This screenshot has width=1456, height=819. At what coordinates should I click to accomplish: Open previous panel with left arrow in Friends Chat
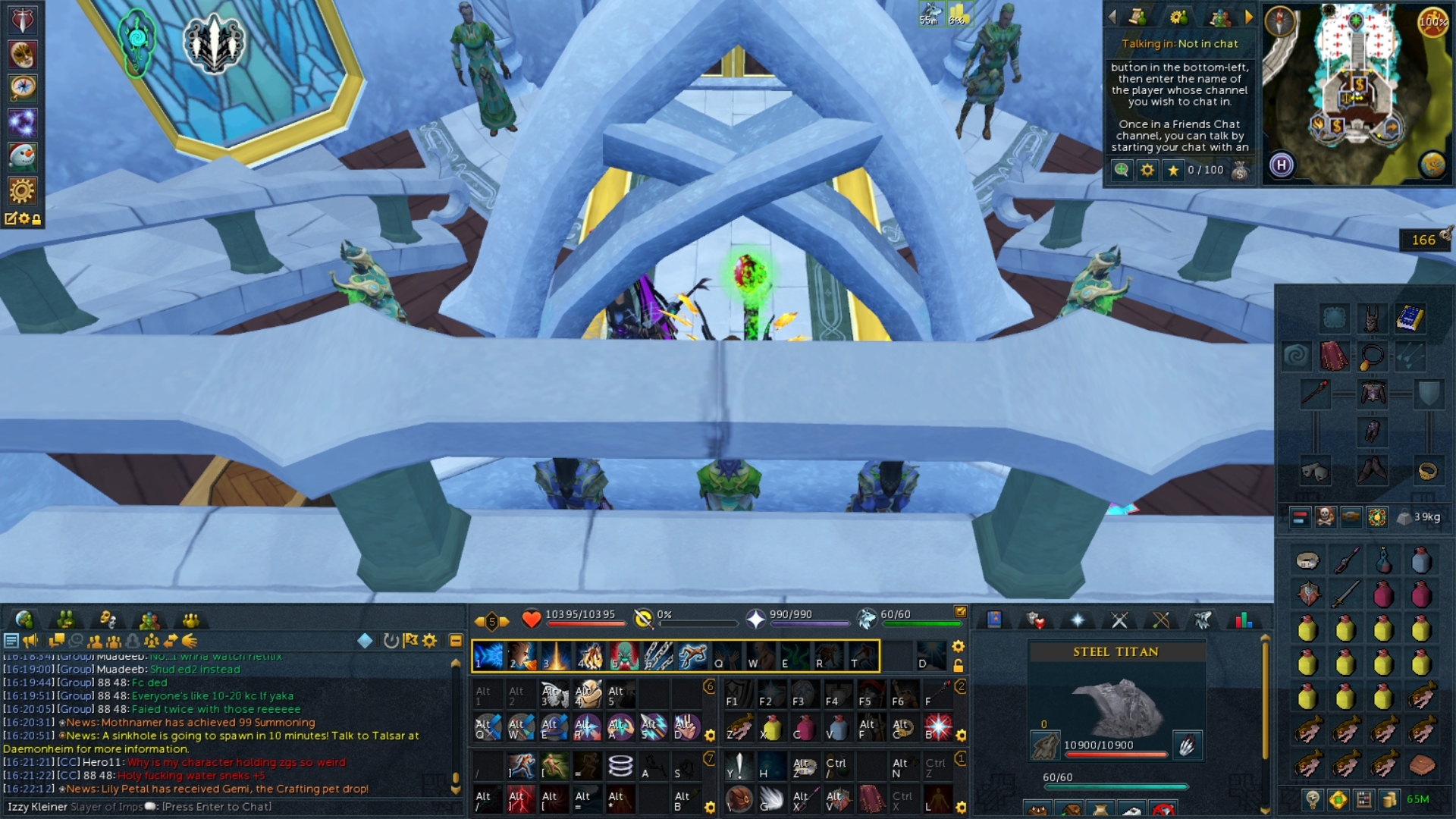1111,17
